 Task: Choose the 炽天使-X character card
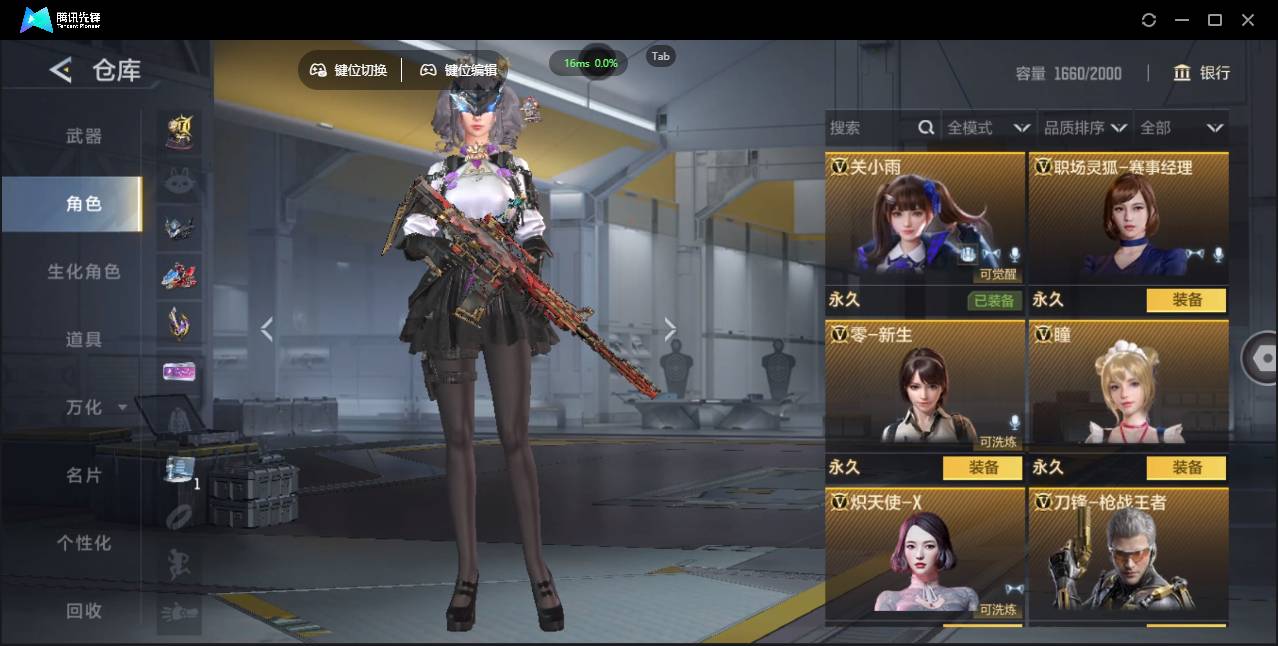[x=925, y=555]
